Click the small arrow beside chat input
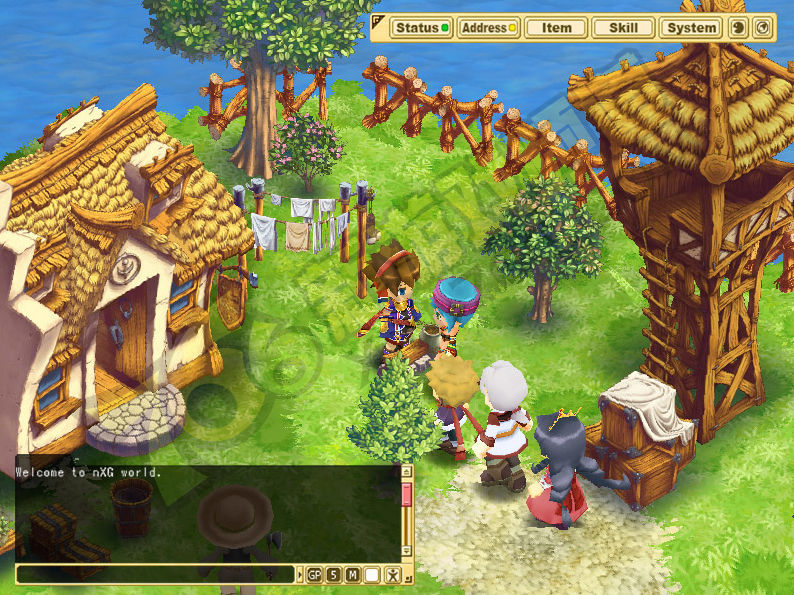 (299, 575)
